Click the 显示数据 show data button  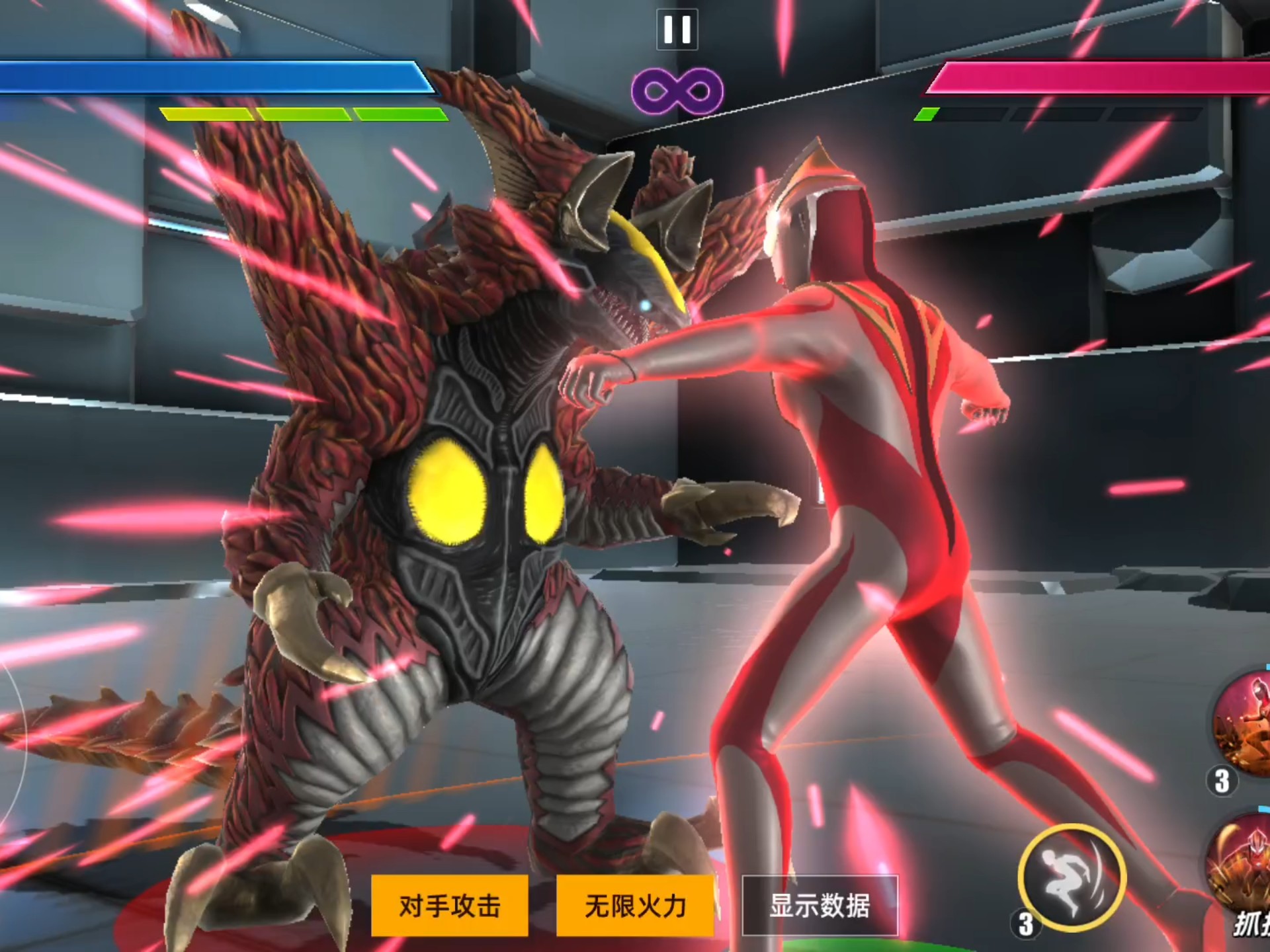[820, 905]
